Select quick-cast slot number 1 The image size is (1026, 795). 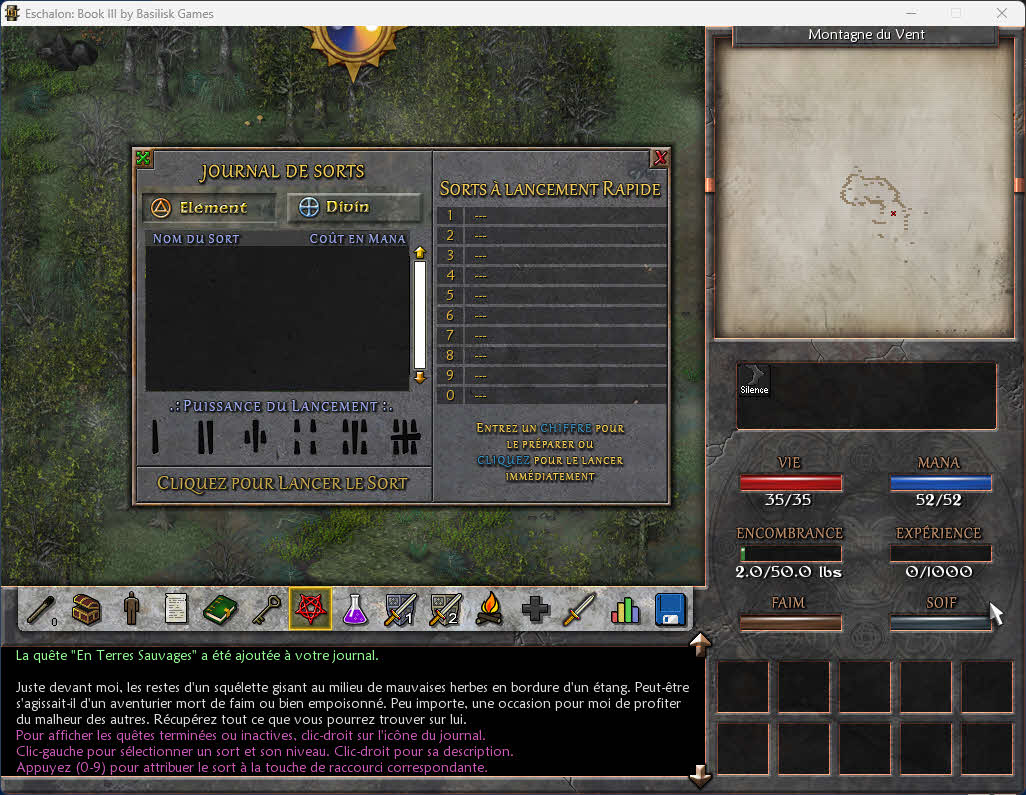point(552,216)
